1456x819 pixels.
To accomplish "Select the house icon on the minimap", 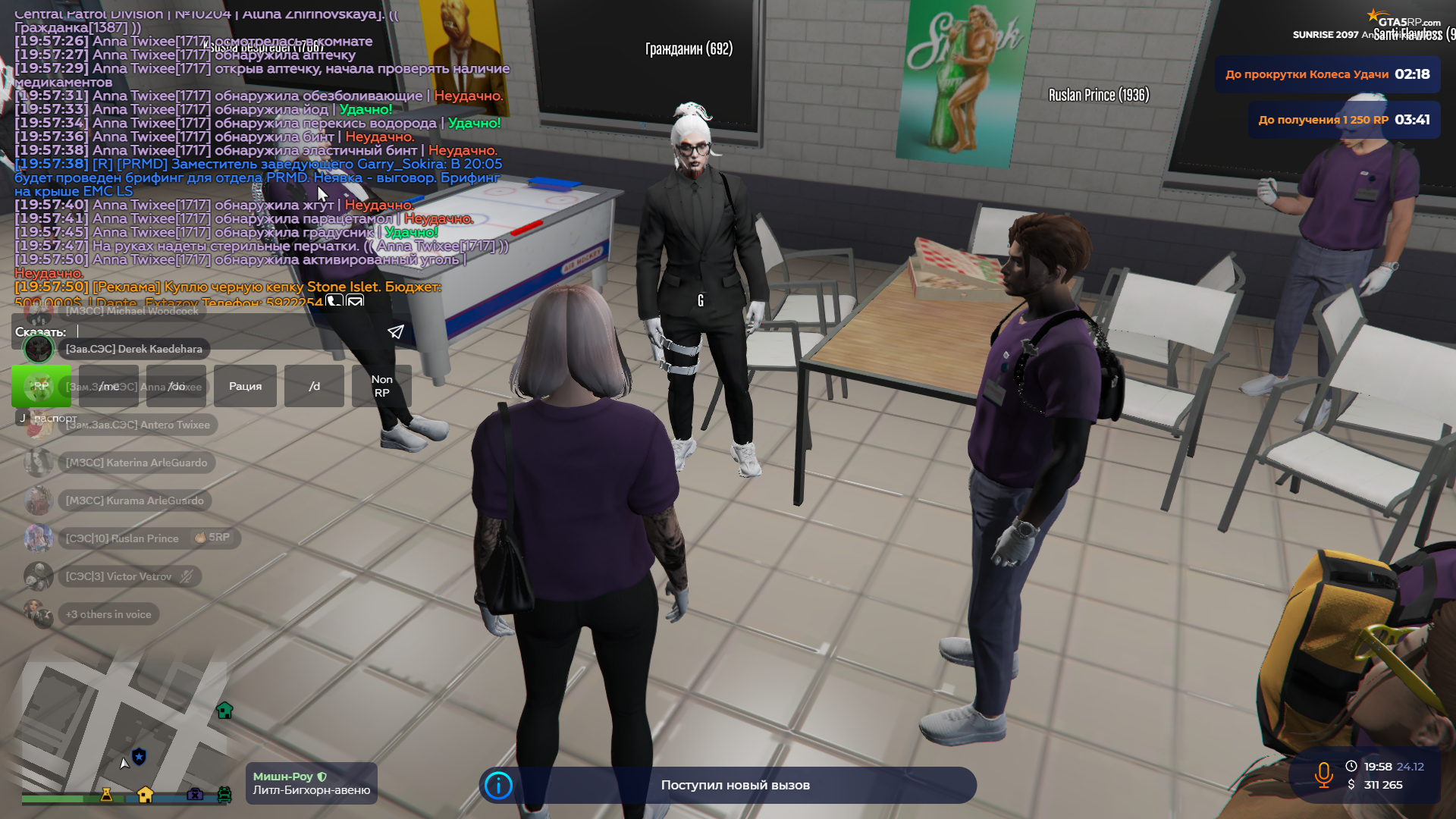I will (x=224, y=711).
